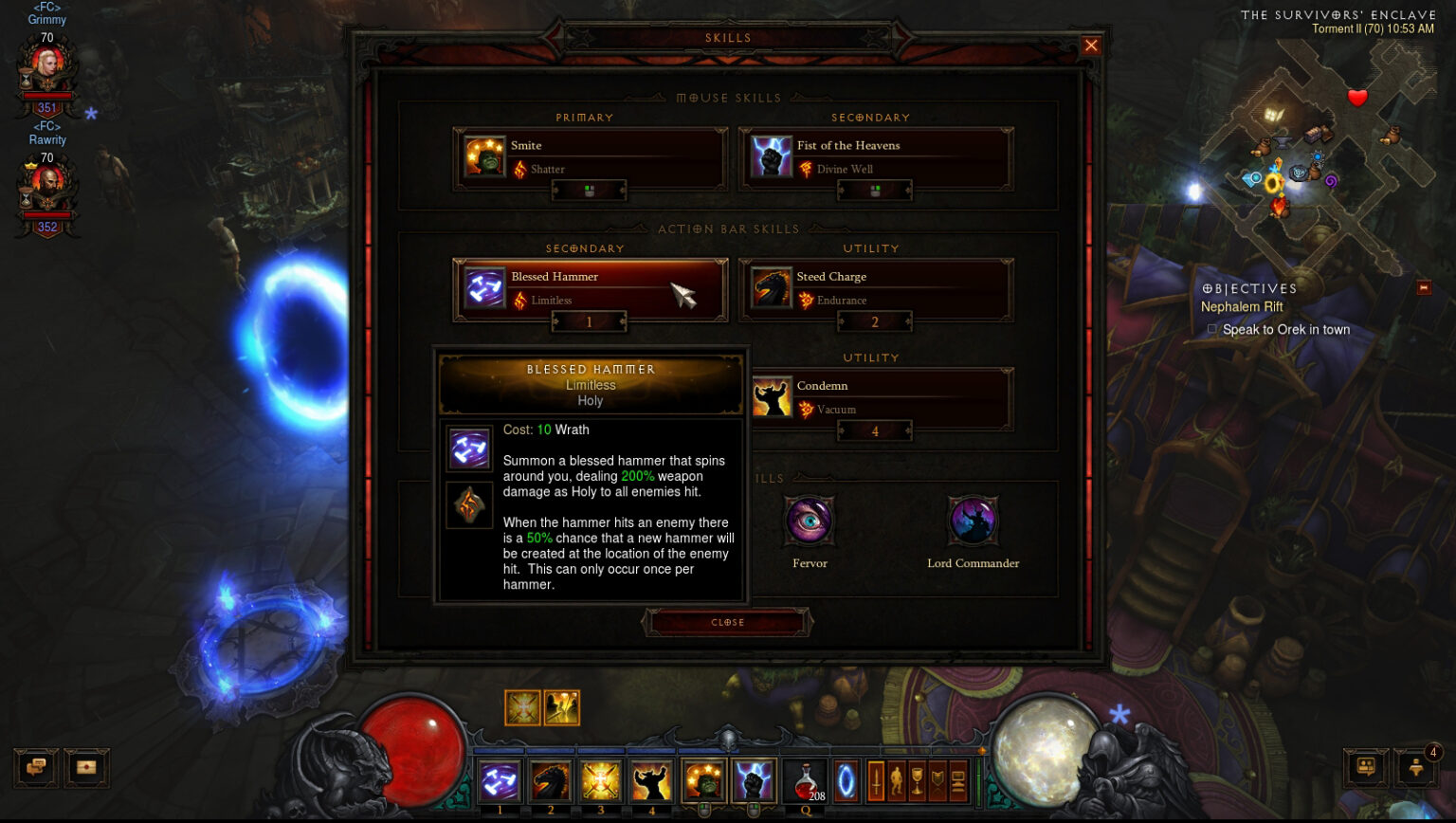Open the social panel icon at bottom right
Viewport: 1456px width, 823px height.
click(x=1365, y=768)
